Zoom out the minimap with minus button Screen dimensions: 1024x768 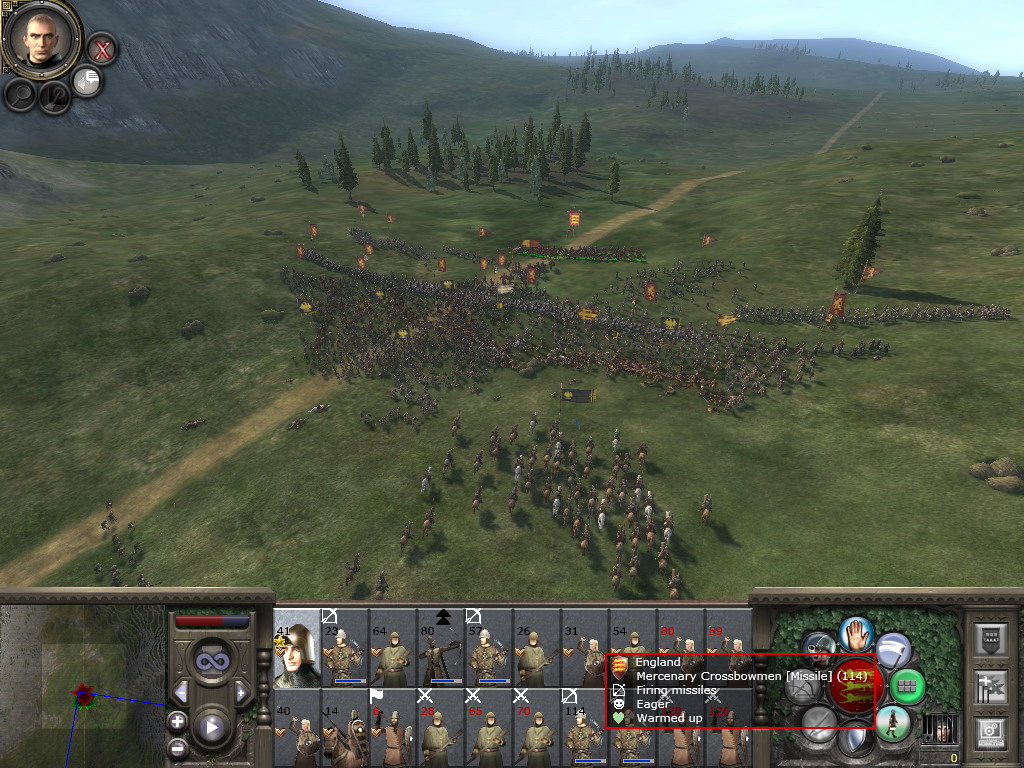(177, 746)
